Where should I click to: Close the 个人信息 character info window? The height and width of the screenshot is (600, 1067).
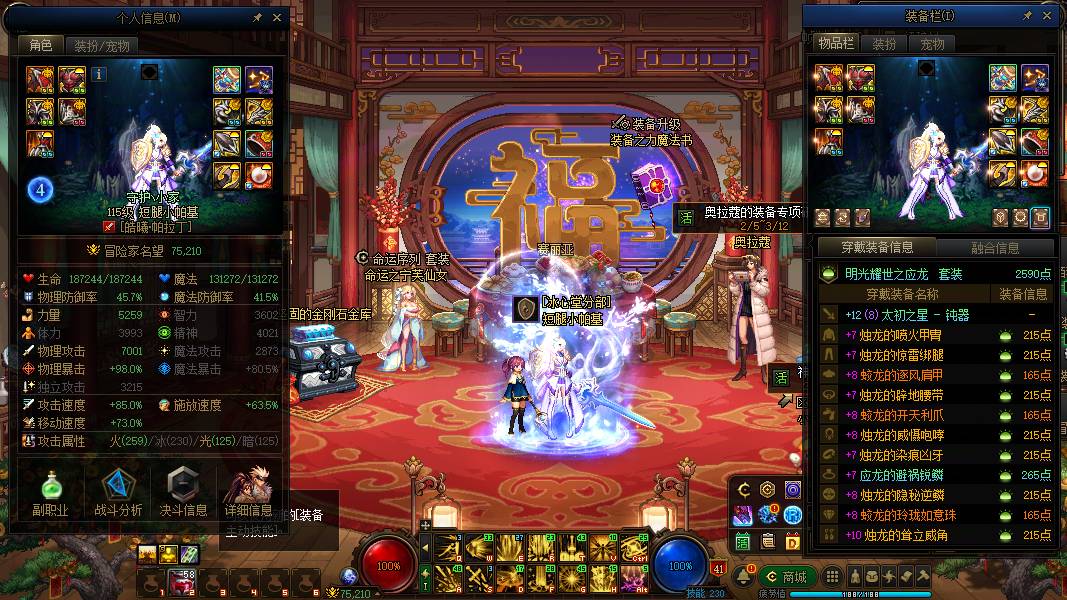pyautogui.click(x=277, y=17)
